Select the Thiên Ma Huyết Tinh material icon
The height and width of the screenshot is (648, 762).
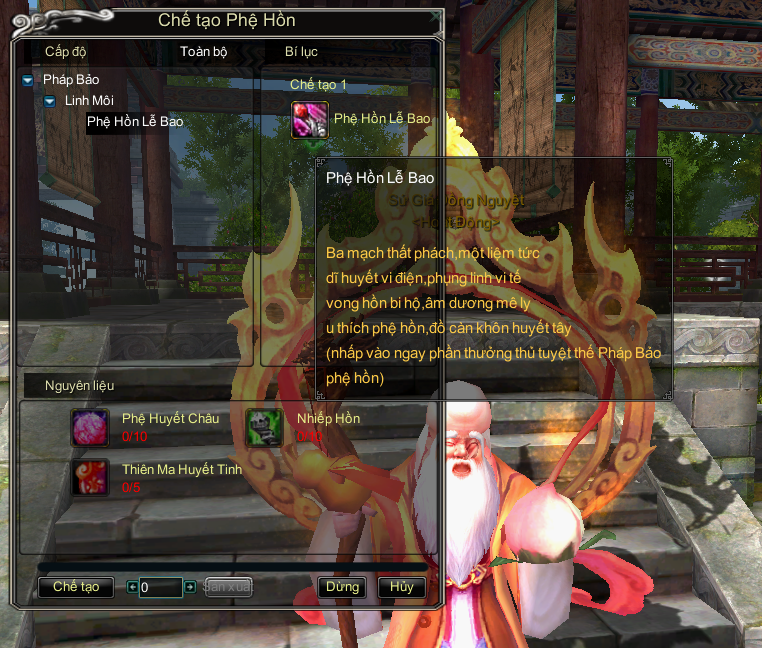click(x=90, y=477)
